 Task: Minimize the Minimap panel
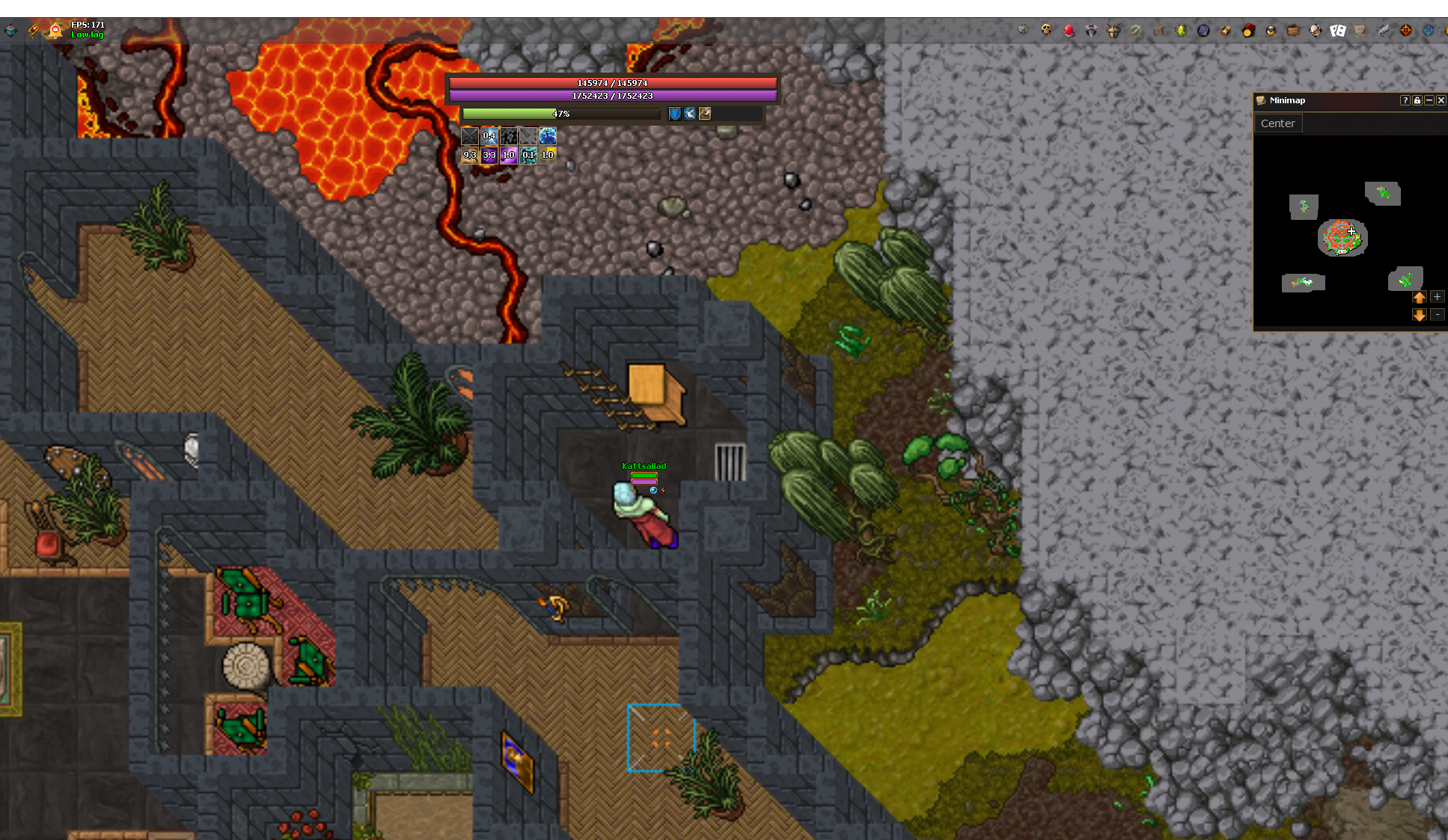click(x=1429, y=100)
